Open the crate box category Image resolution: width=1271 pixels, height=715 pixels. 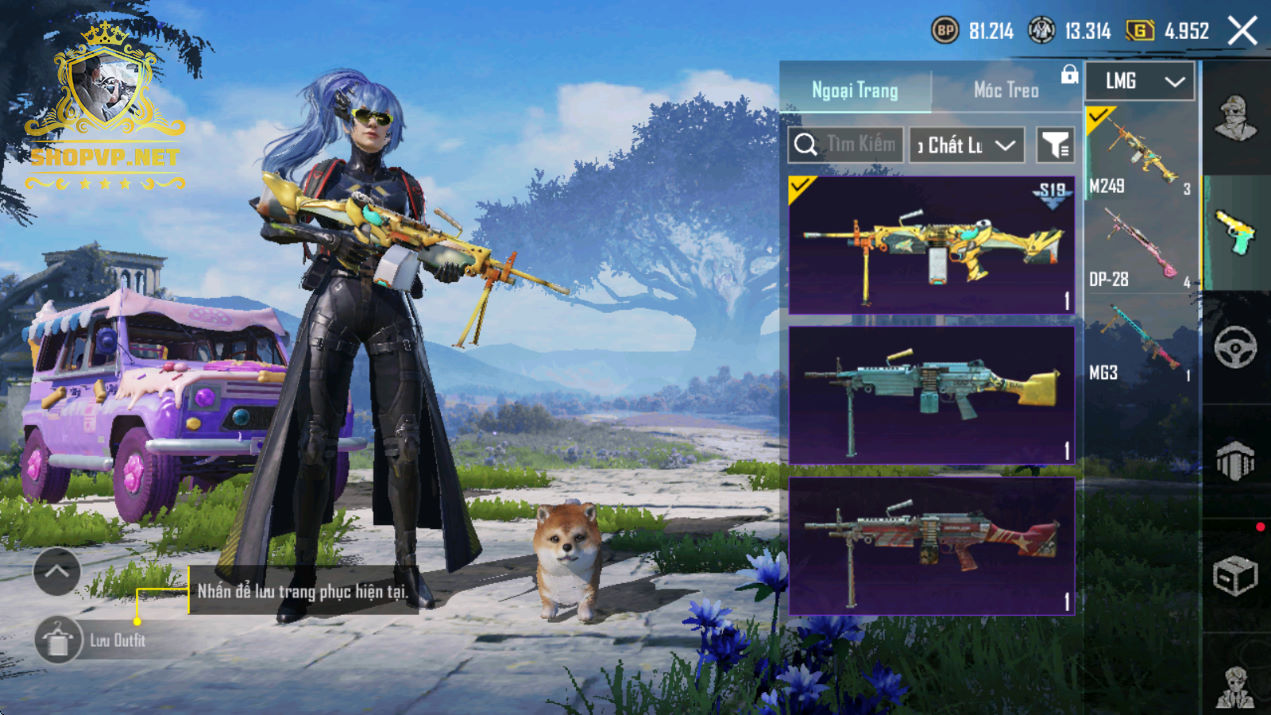pos(1236,576)
